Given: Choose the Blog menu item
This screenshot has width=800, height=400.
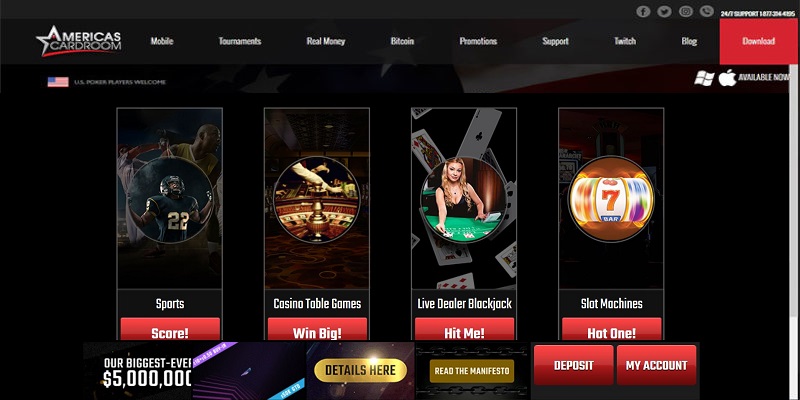Looking at the screenshot, I should click(x=689, y=42).
